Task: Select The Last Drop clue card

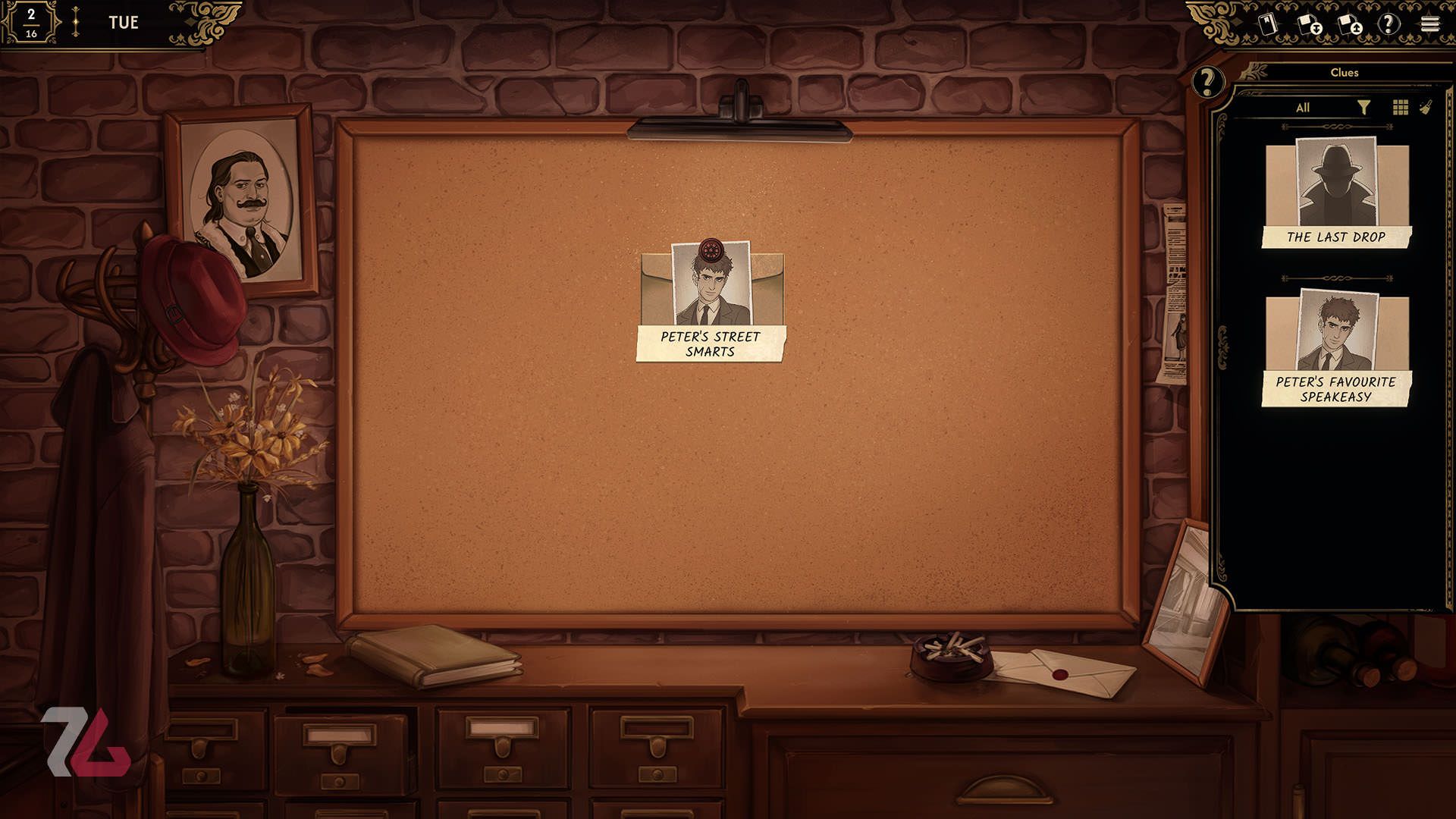Action: 1336,193
